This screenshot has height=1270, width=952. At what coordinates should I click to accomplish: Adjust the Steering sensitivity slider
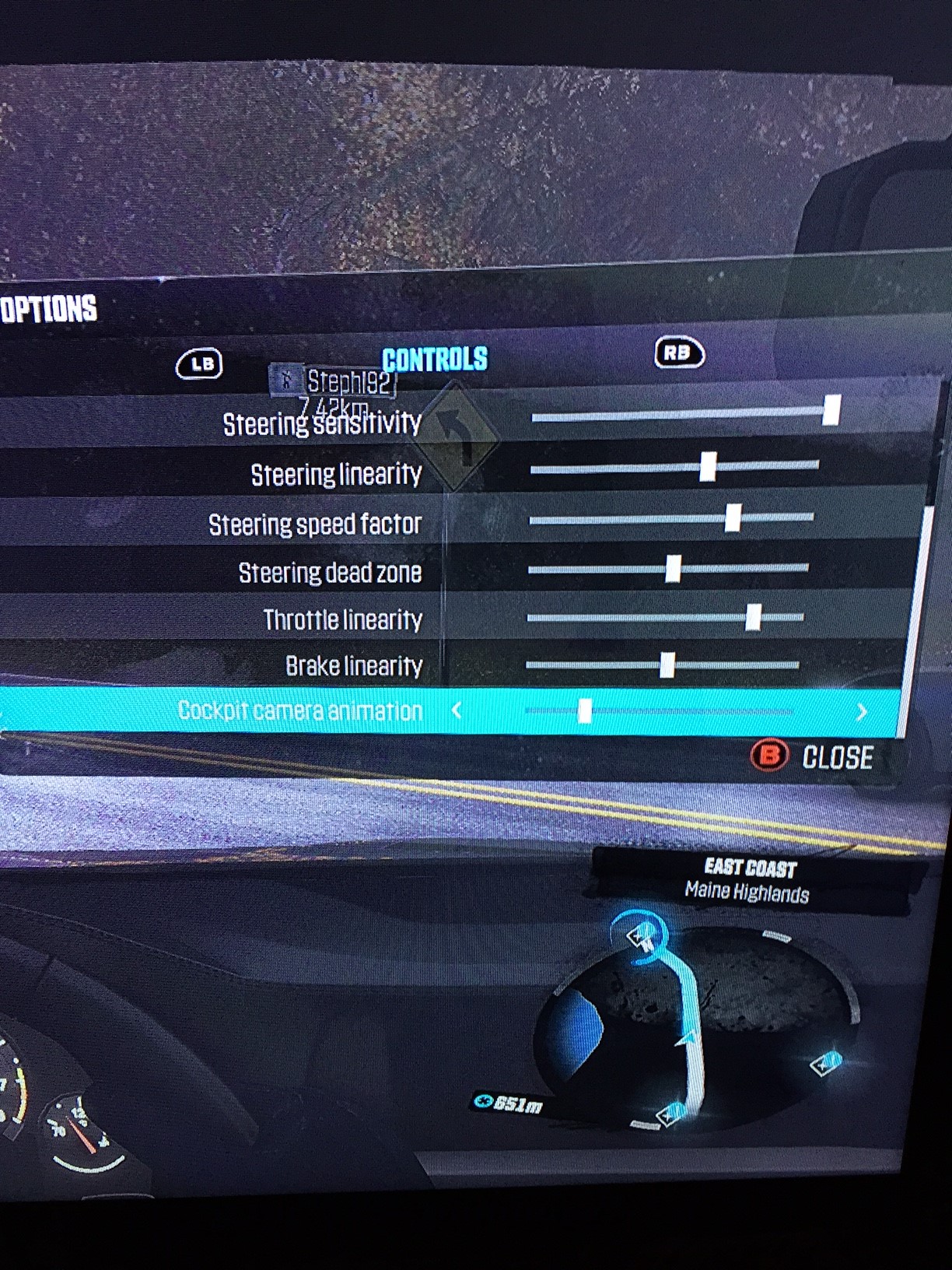831,411
